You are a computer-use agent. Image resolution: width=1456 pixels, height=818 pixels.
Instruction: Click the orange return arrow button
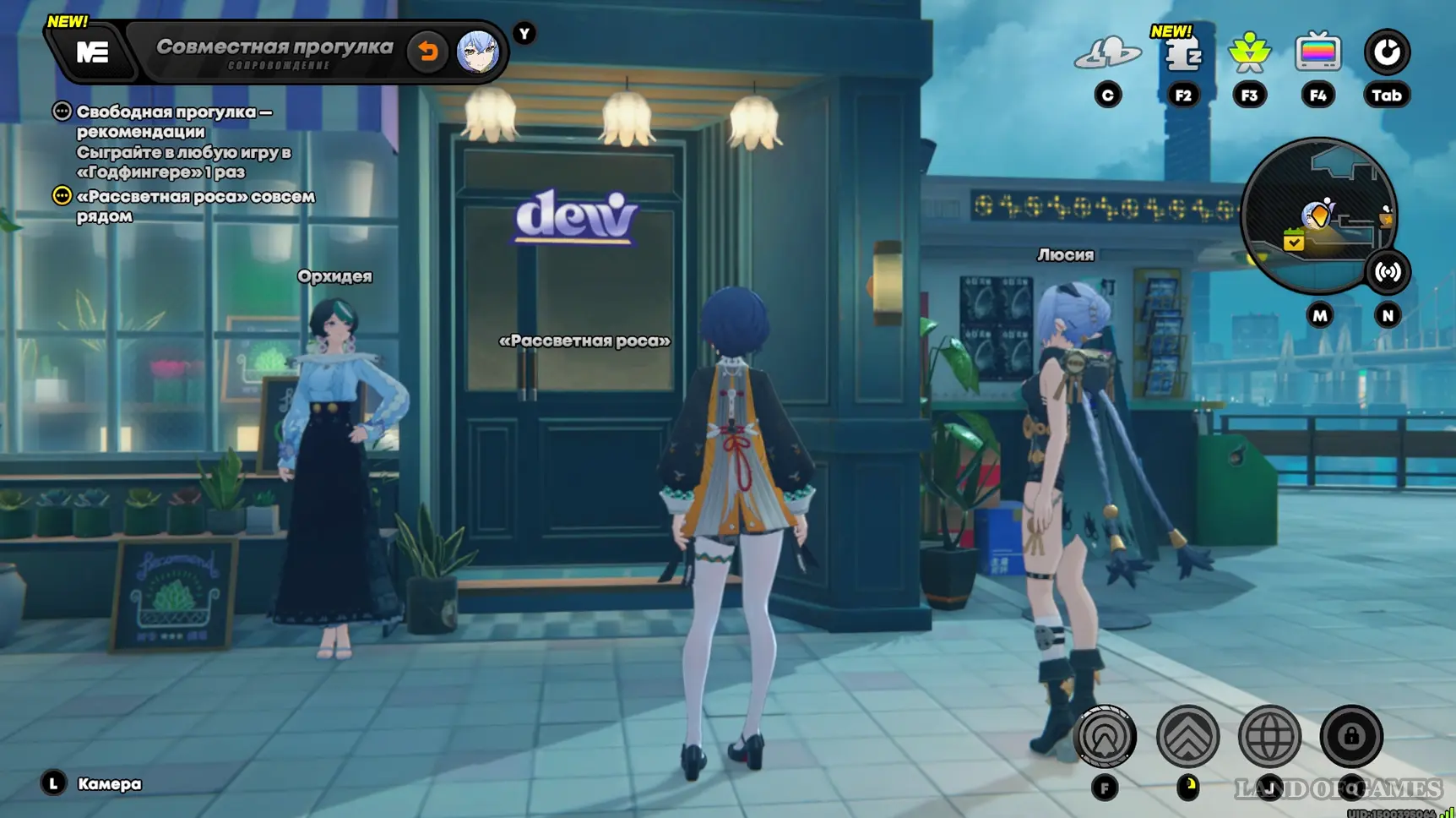coord(427,52)
